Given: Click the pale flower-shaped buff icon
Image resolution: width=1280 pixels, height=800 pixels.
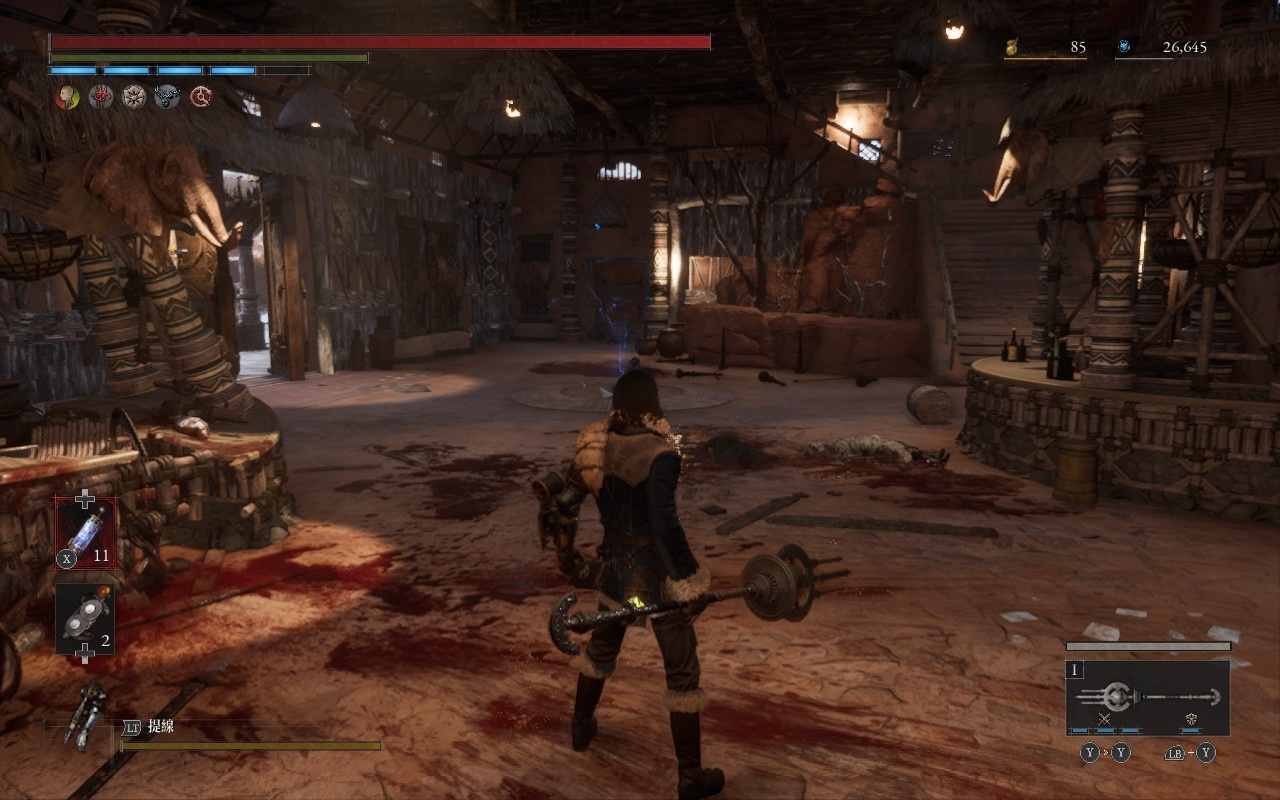Looking at the screenshot, I should point(134,97).
